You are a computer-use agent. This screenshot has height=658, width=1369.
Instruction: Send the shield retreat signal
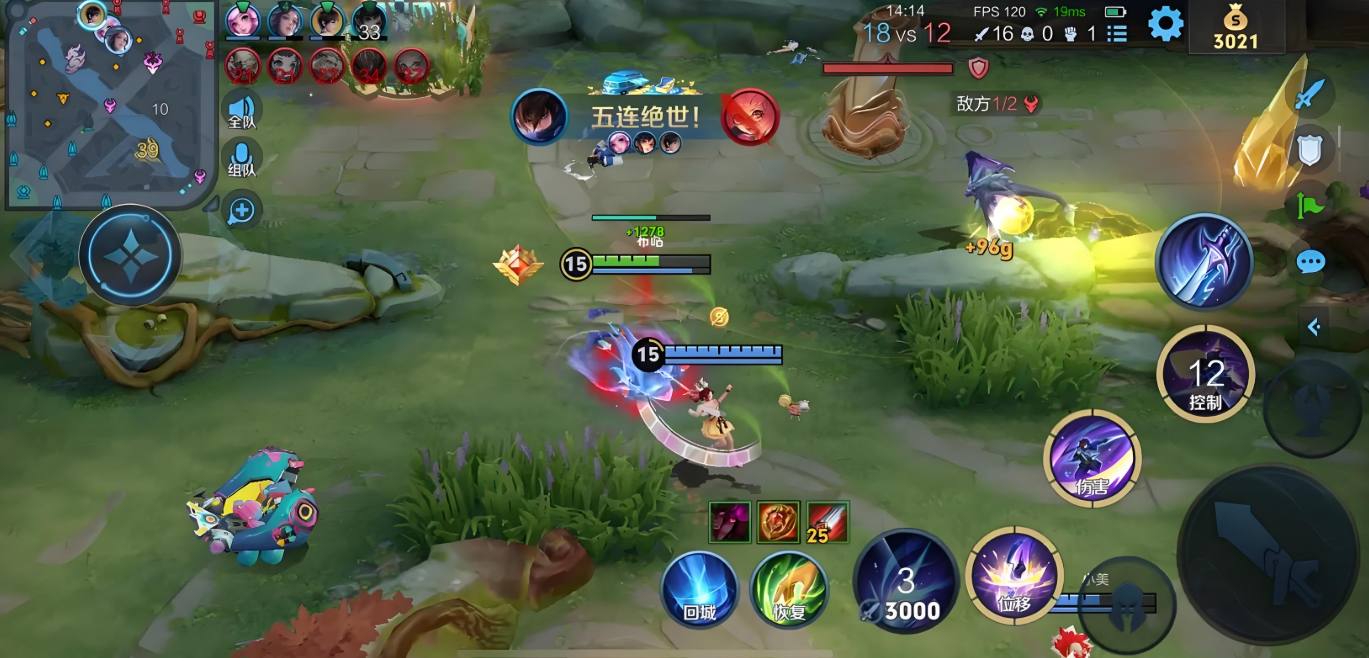coord(1310,150)
